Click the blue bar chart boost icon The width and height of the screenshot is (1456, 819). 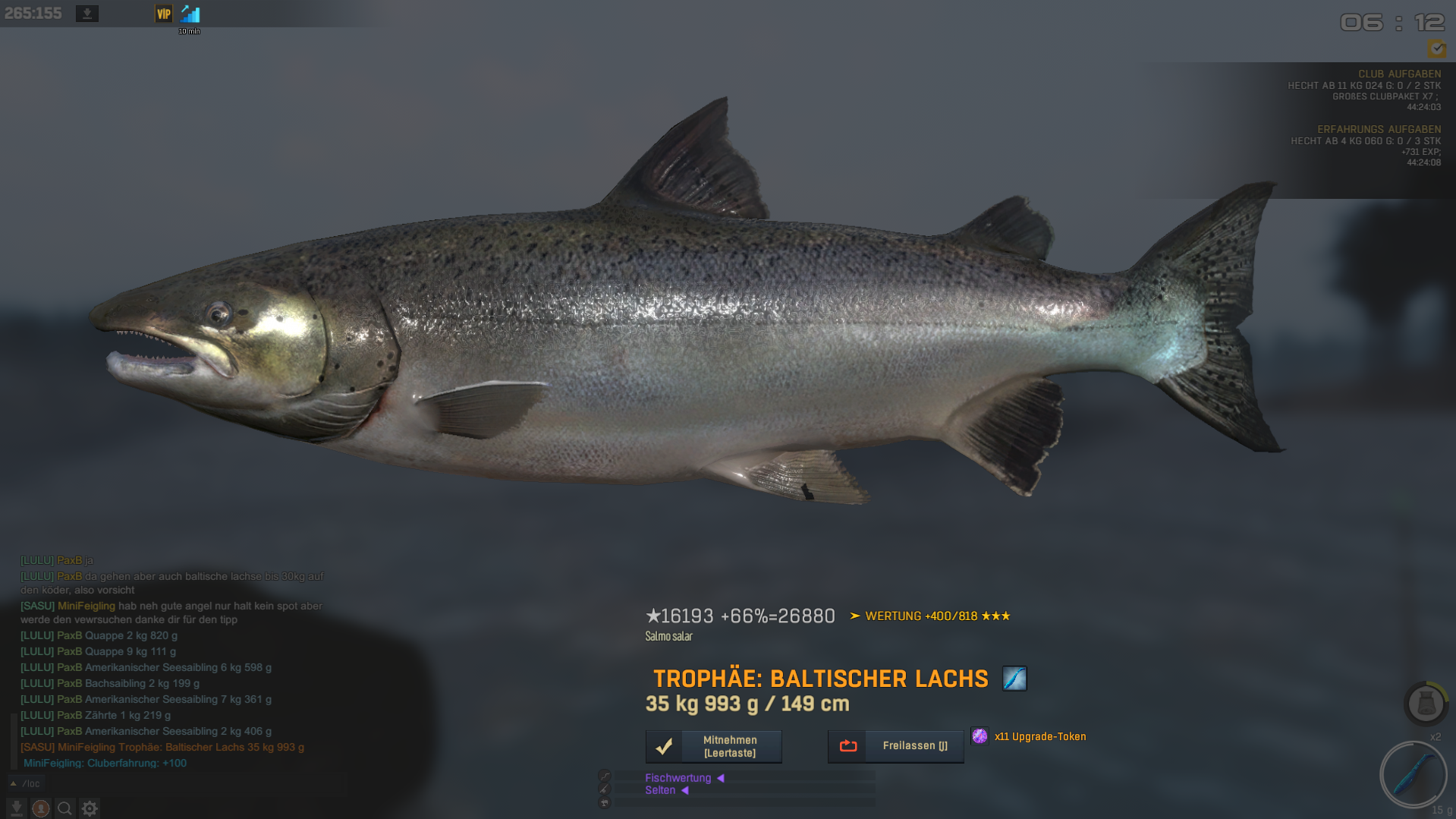(x=190, y=14)
